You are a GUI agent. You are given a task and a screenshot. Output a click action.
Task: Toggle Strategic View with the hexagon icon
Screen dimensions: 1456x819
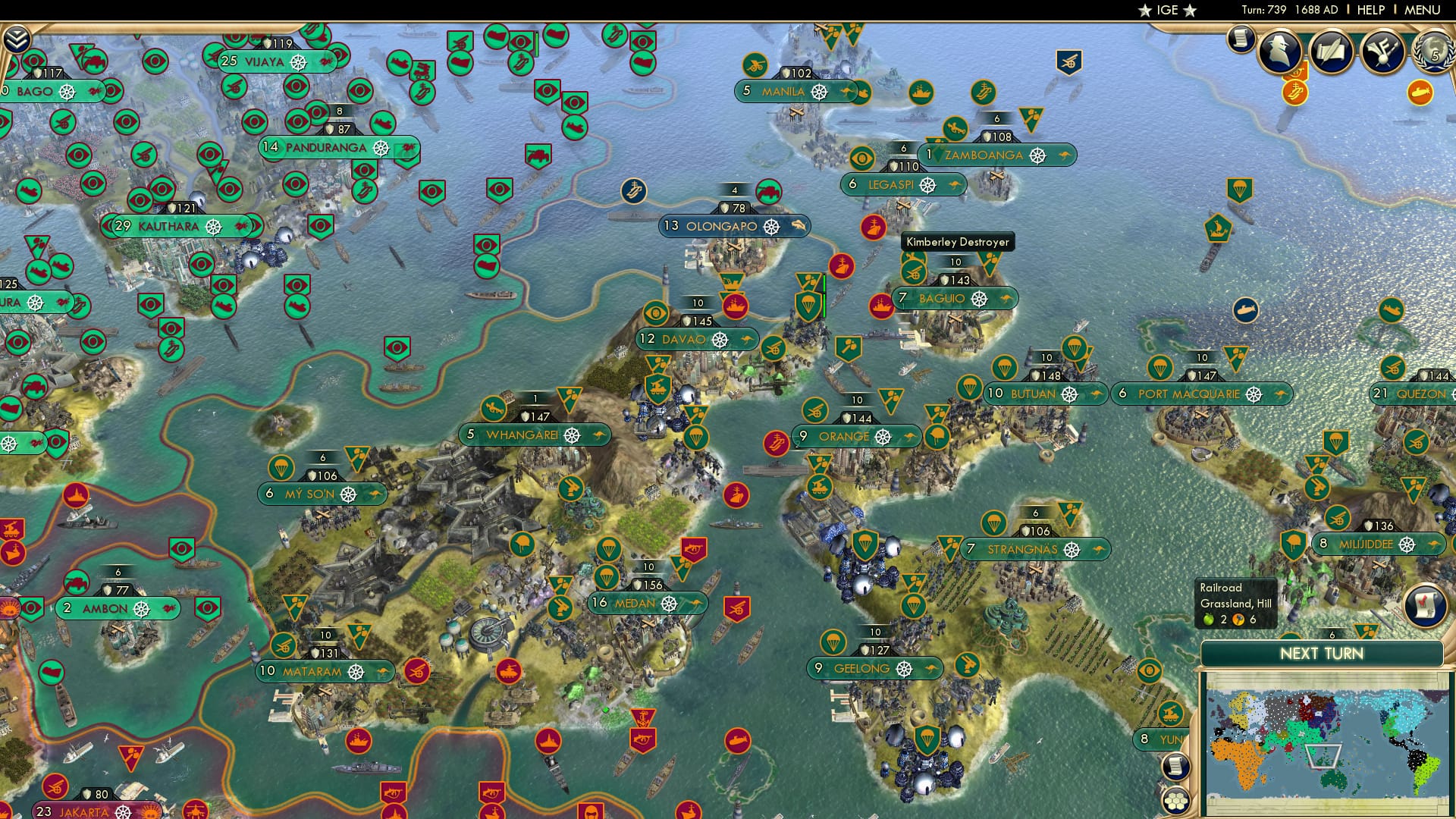1175,802
